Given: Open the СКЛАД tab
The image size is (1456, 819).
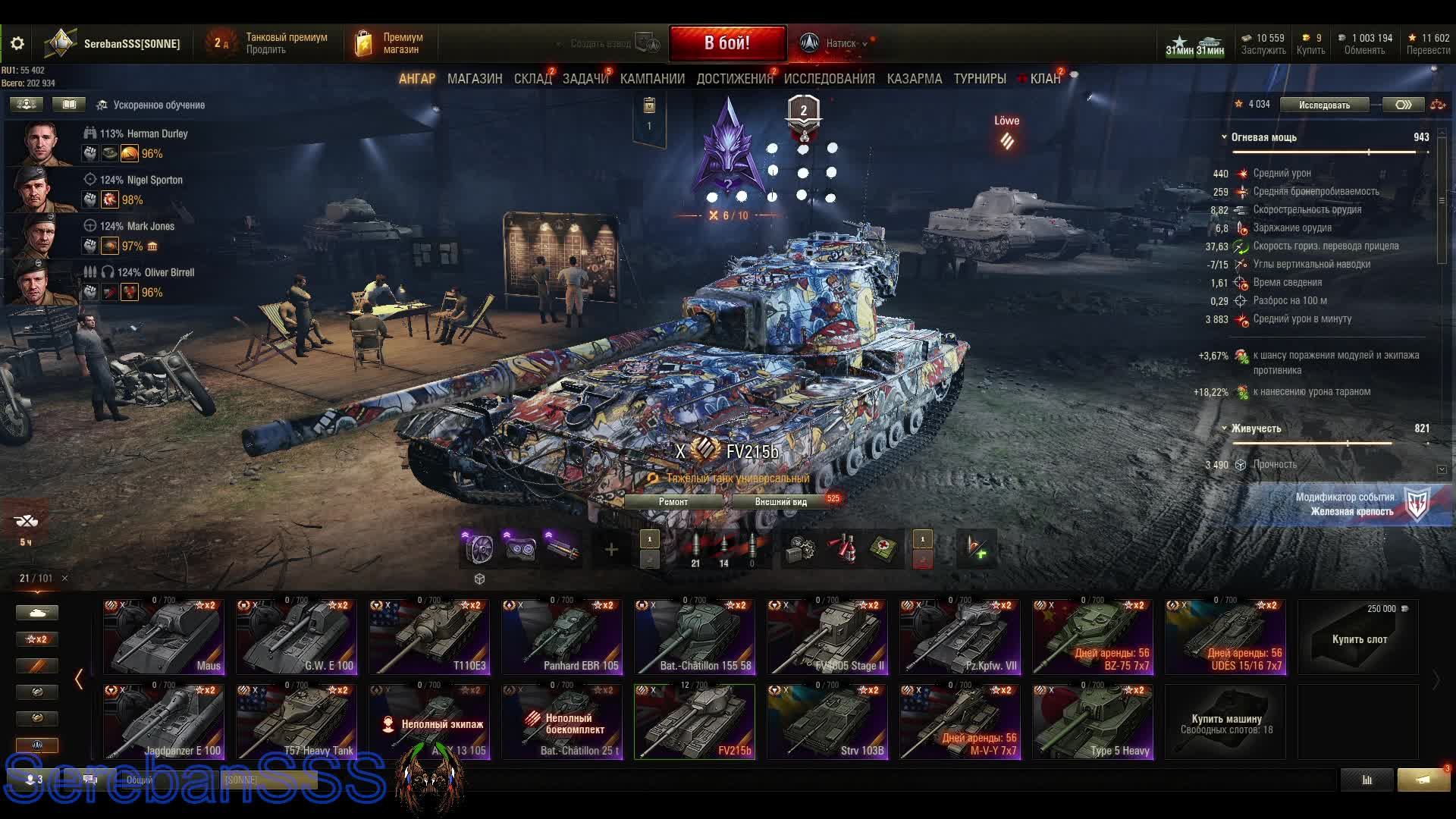Looking at the screenshot, I should click(532, 79).
